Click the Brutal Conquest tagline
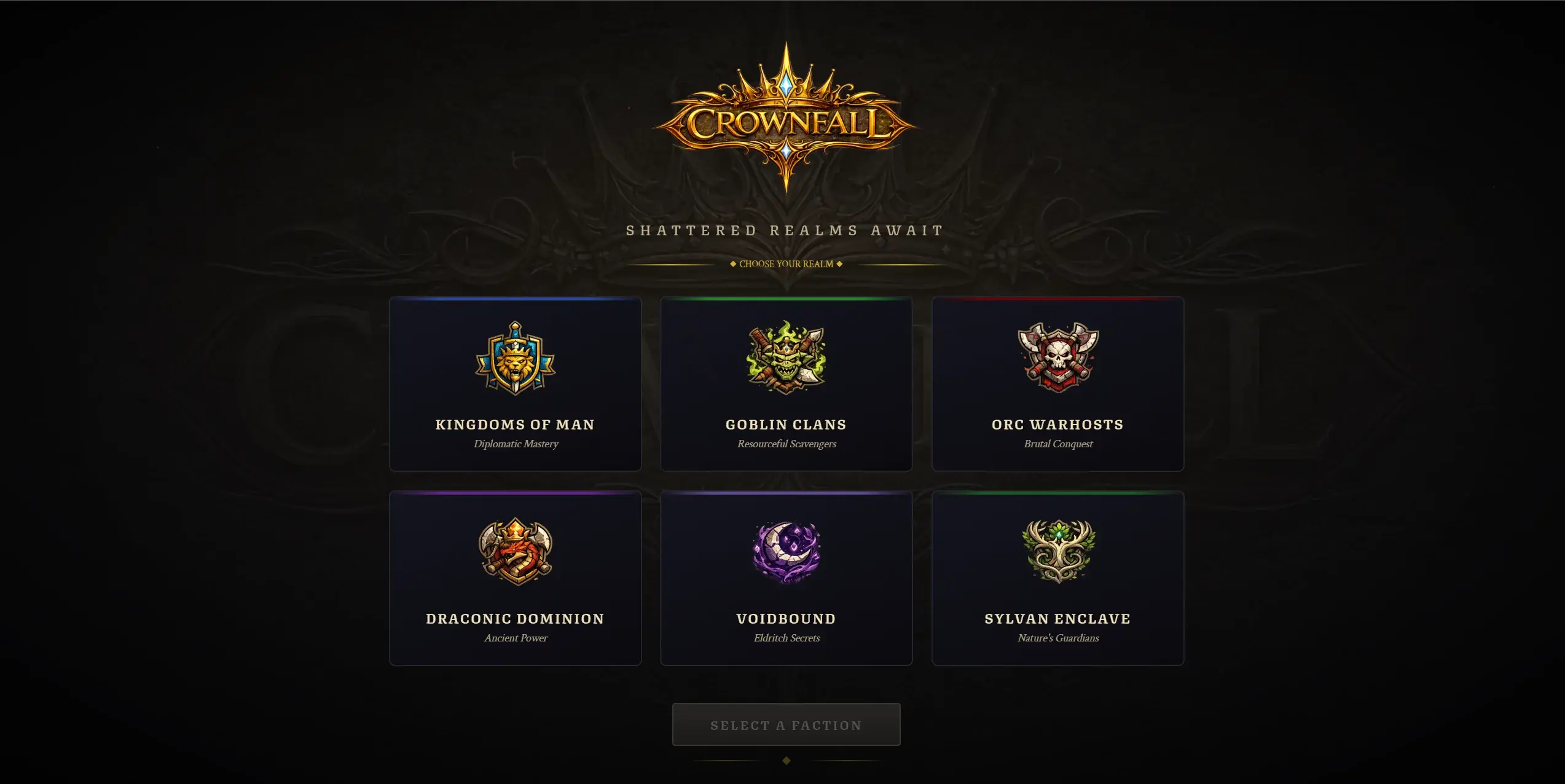 pos(1058,444)
